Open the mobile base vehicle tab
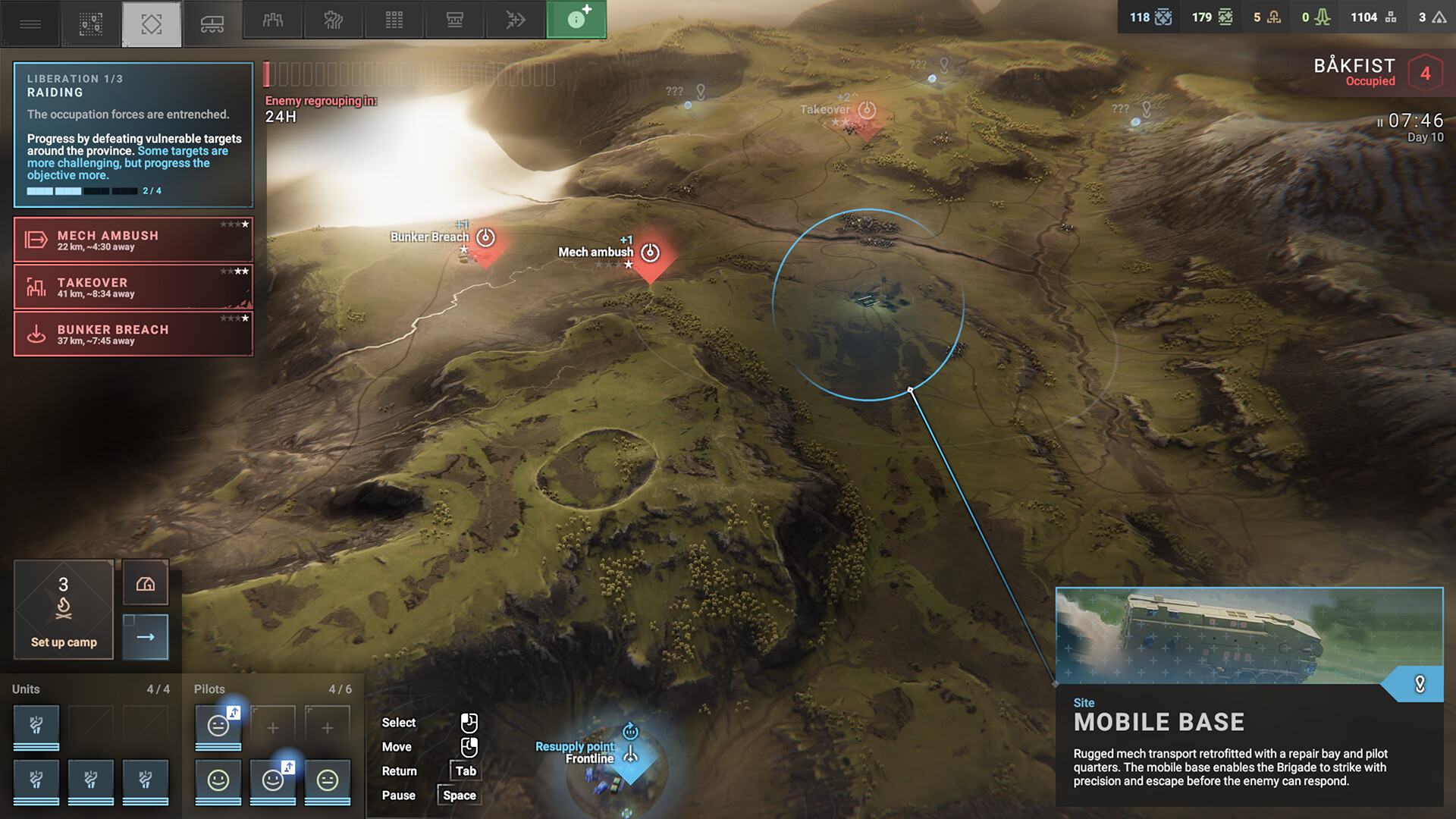 pos(212,24)
